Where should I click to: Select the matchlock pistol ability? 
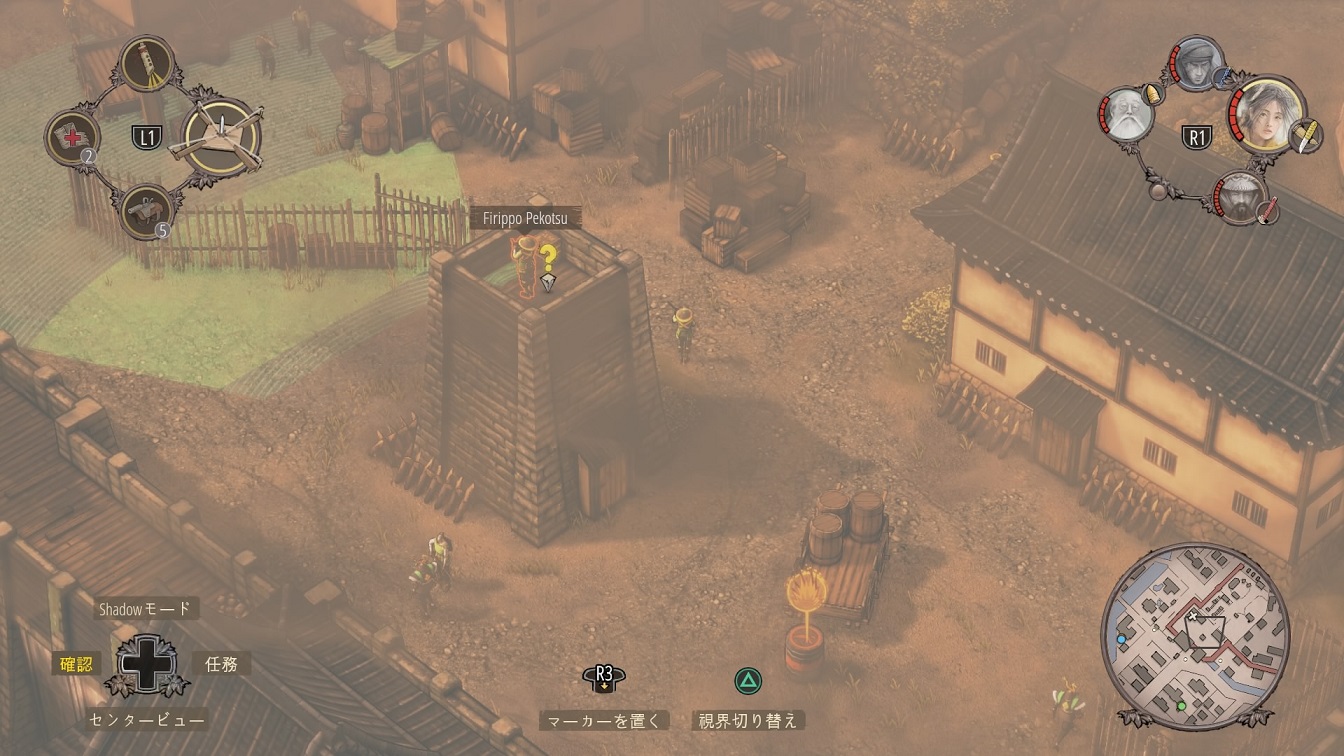[147, 212]
